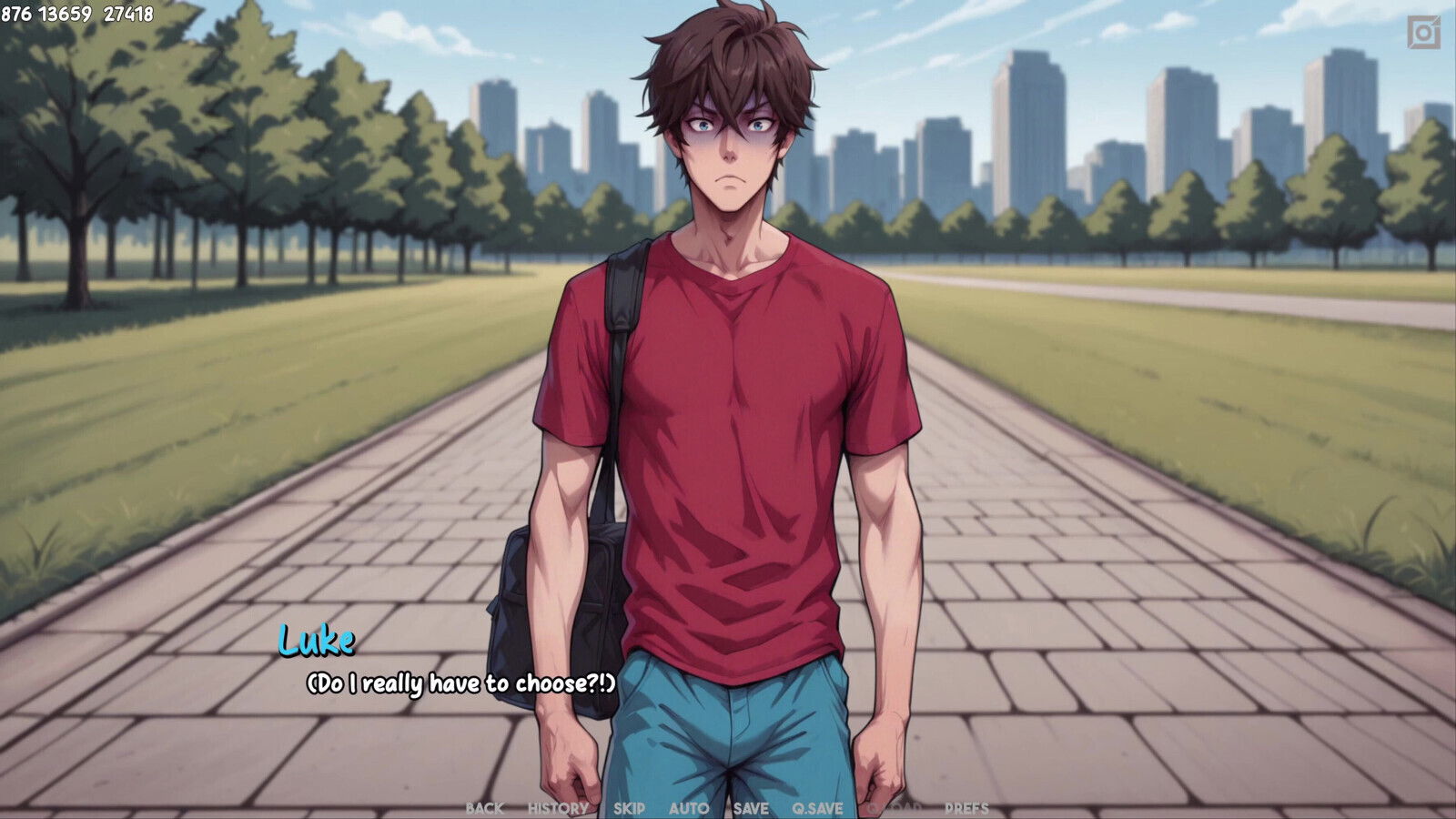Viewport: 1456px width, 819px height.
Task: Open the PREFS settings menu
Action: click(x=966, y=808)
